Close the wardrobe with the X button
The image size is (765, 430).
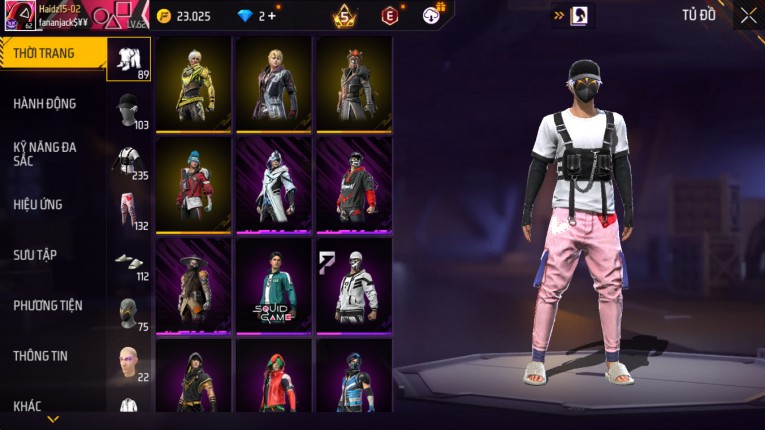point(748,15)
